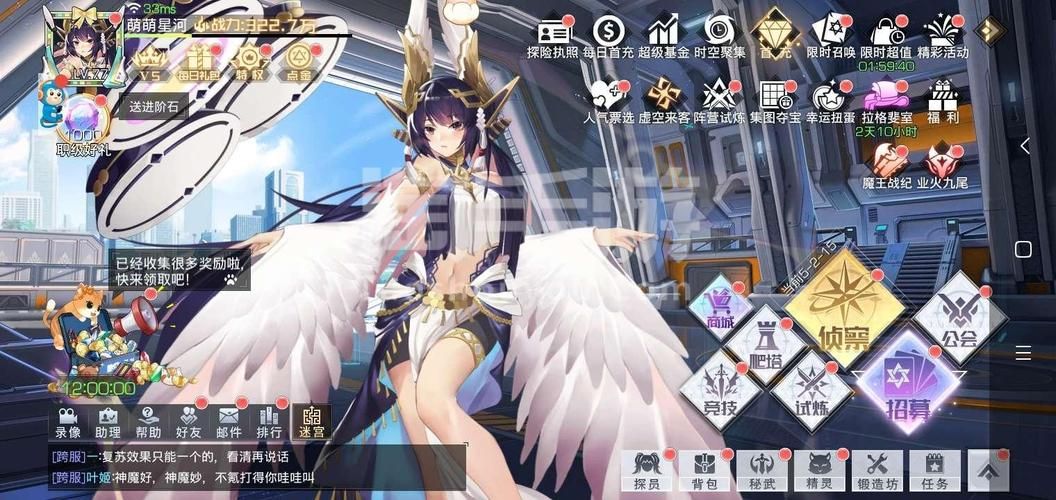Screen dimensions: 1056x500
Task: Check the 邮件 mailbox
Action: tap(229, 422)
